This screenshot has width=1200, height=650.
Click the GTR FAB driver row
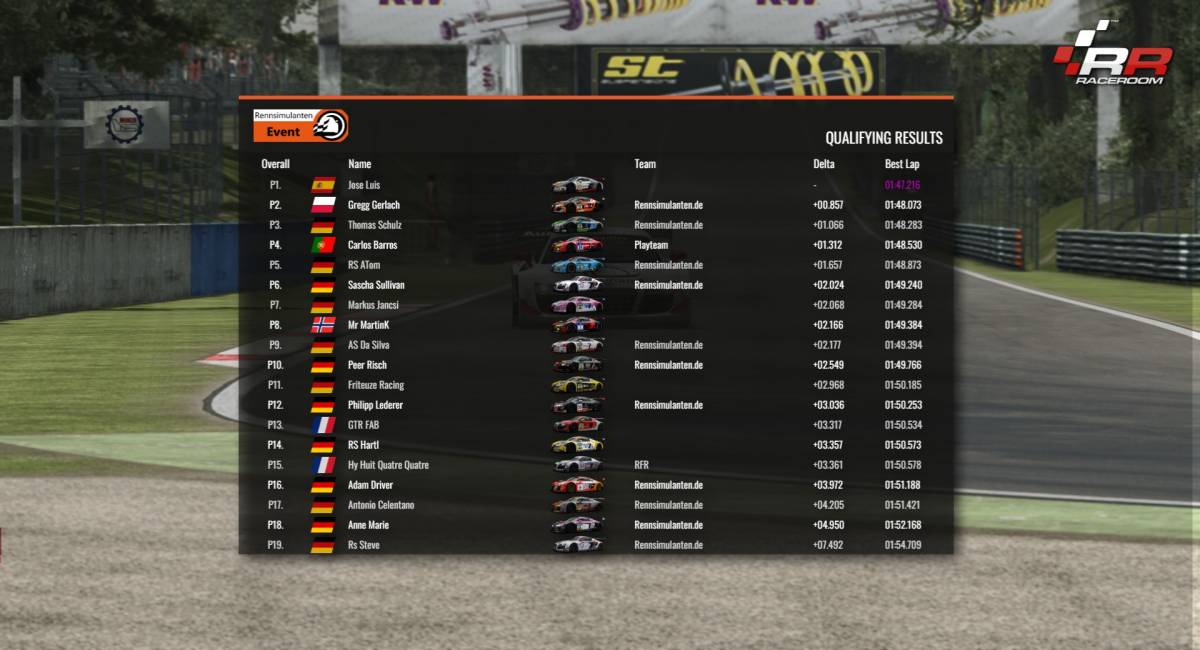point(364,425)
